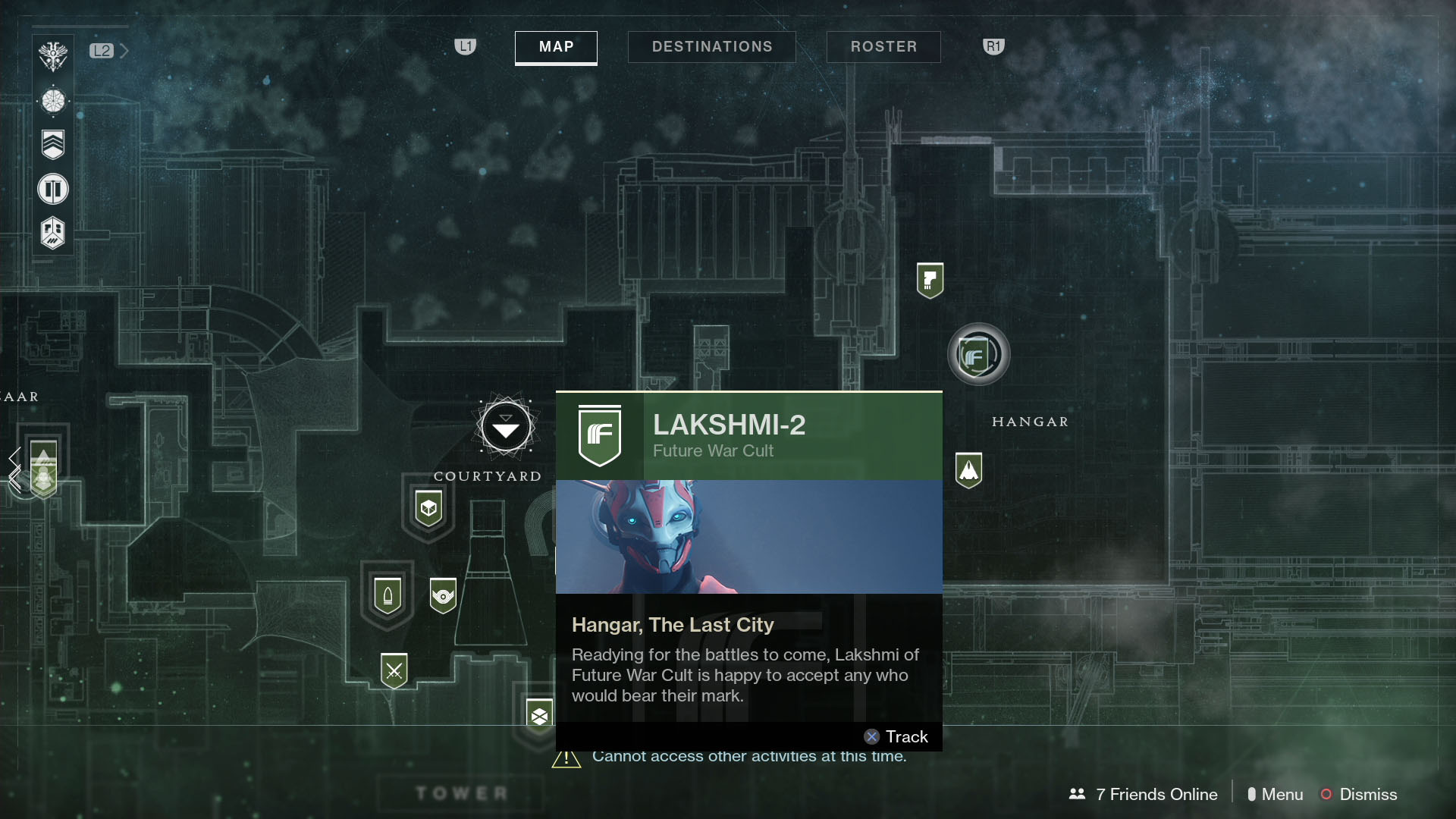Select the Courtyard fast-travel landing zone marker
The image size is (1456, 819).
pyautogui.click(x=504, y=427)
